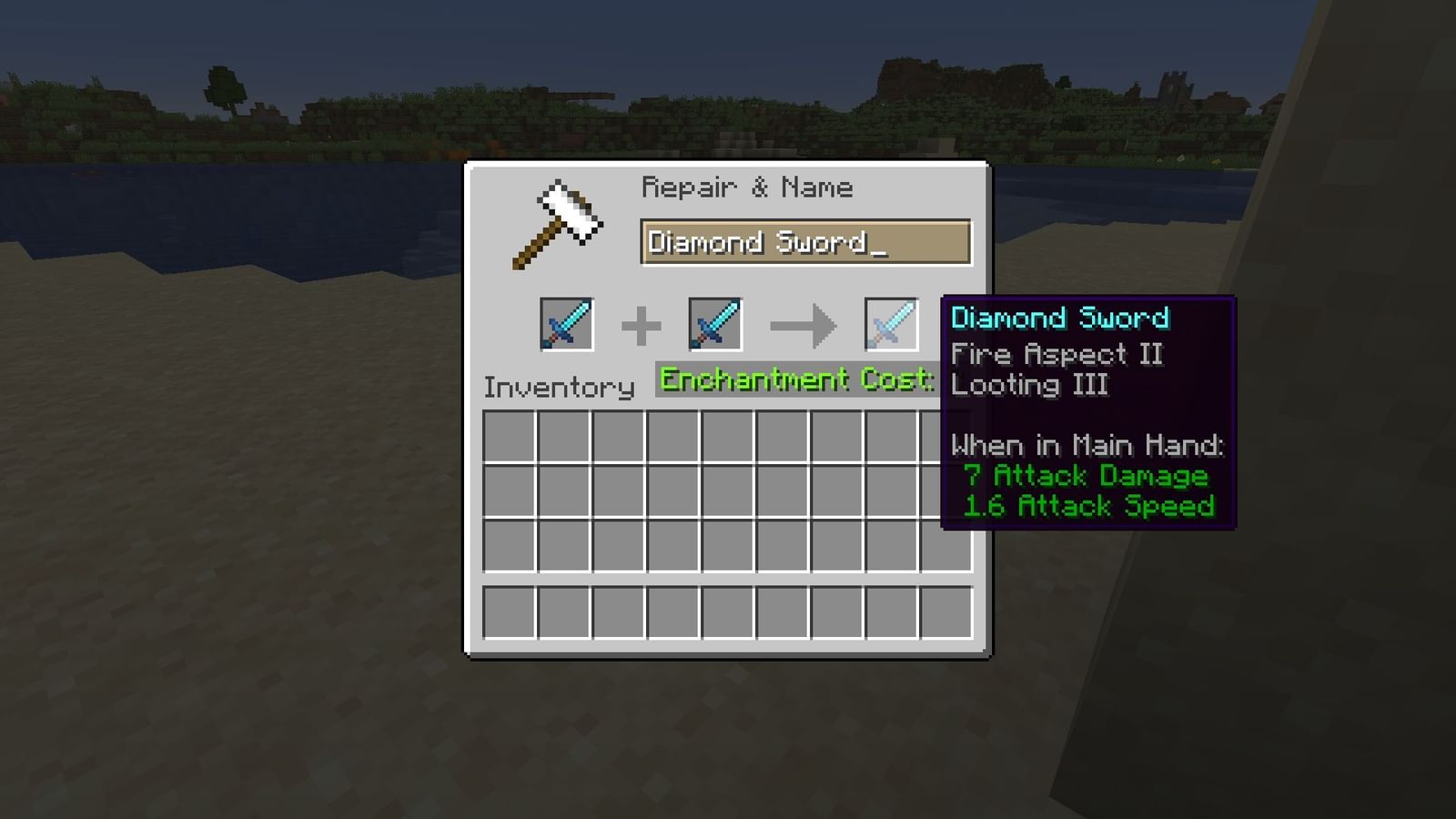The height and width of the screenshot is (819, 1456).
Task: Click the arrow pointing to the result slot
Action: (x=804, y=323)
